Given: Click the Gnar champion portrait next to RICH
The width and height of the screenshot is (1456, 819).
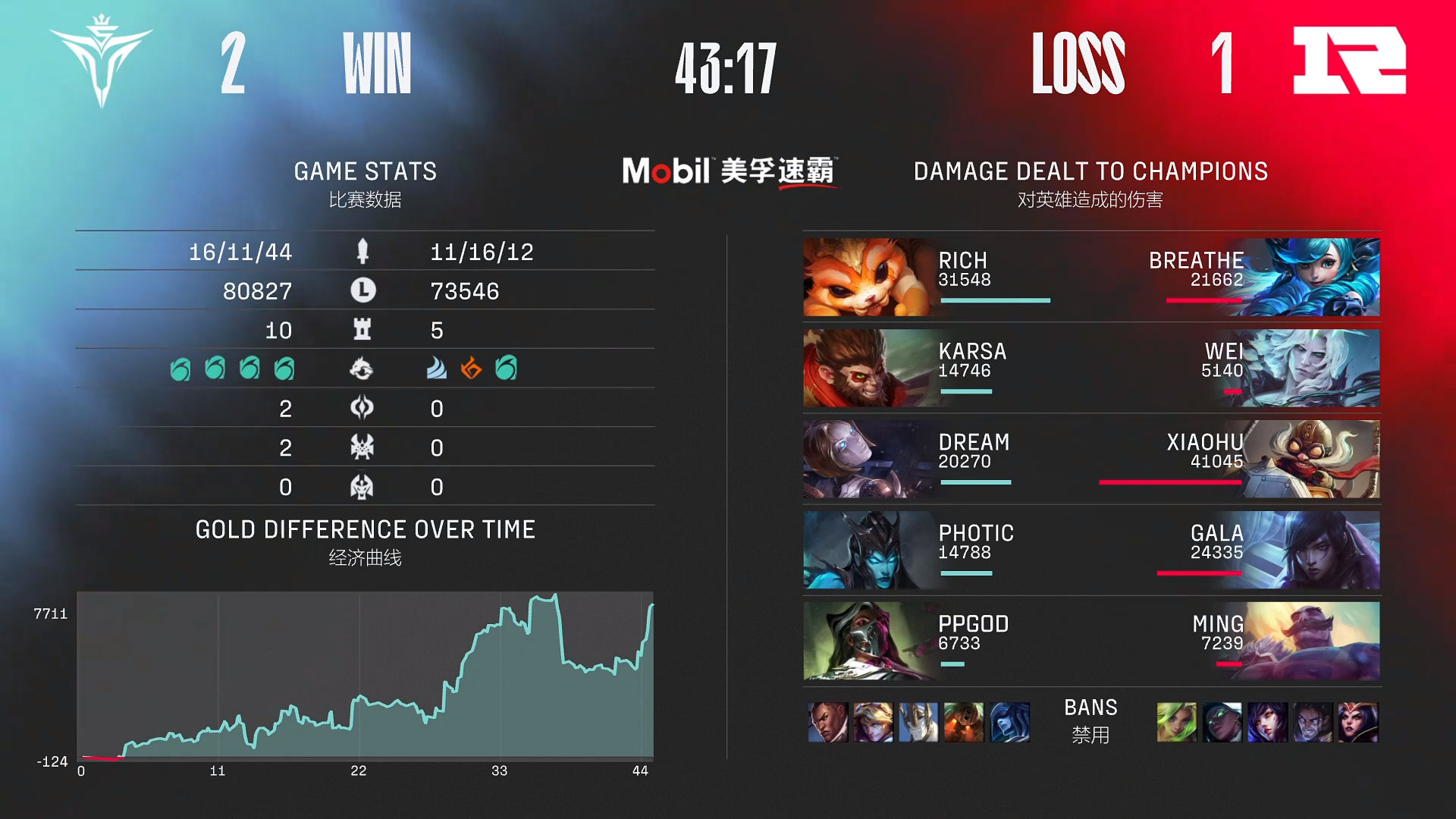Looking at the screenshot, I should [861, 277].
